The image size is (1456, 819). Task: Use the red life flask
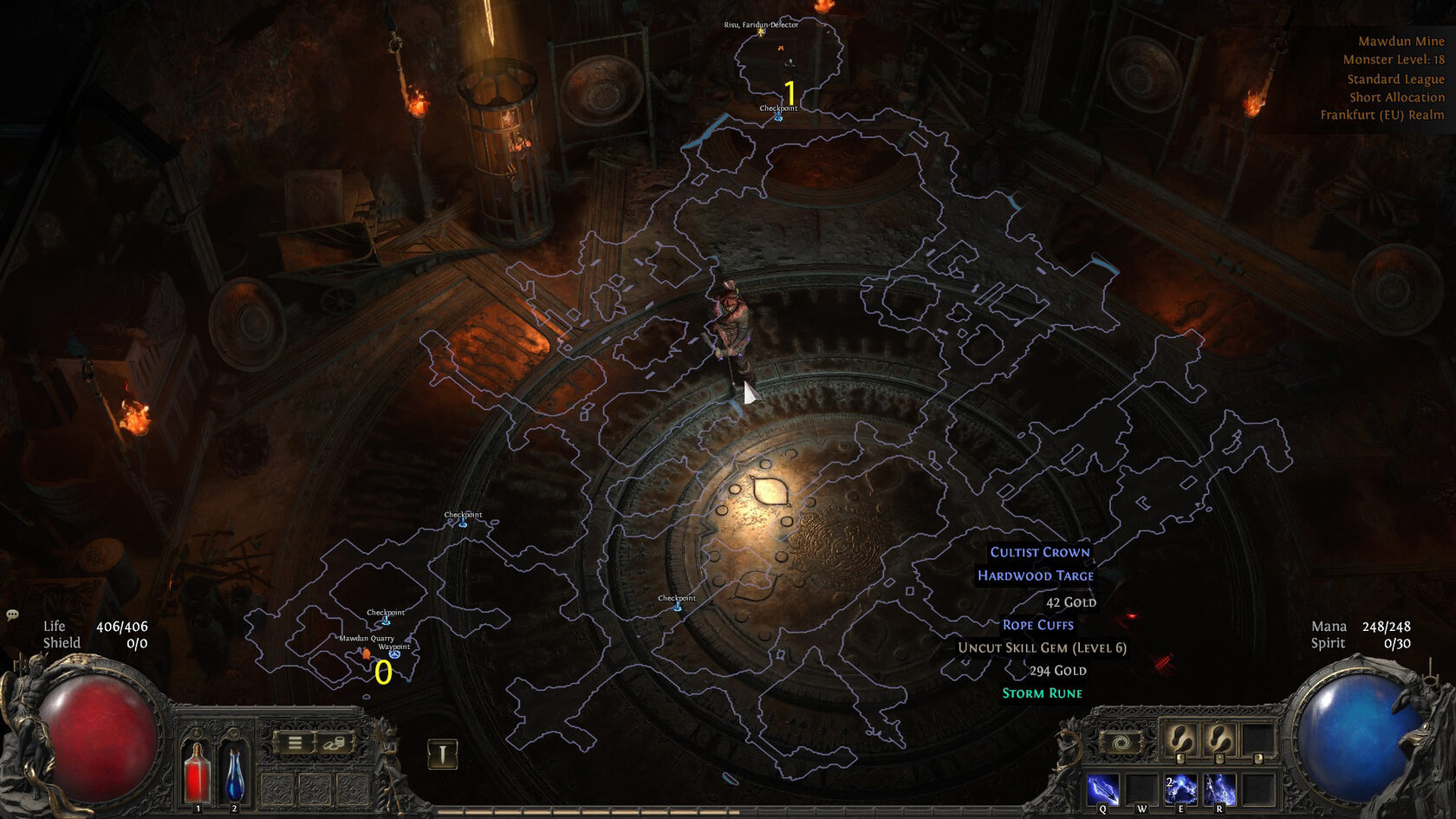[197, 772]
